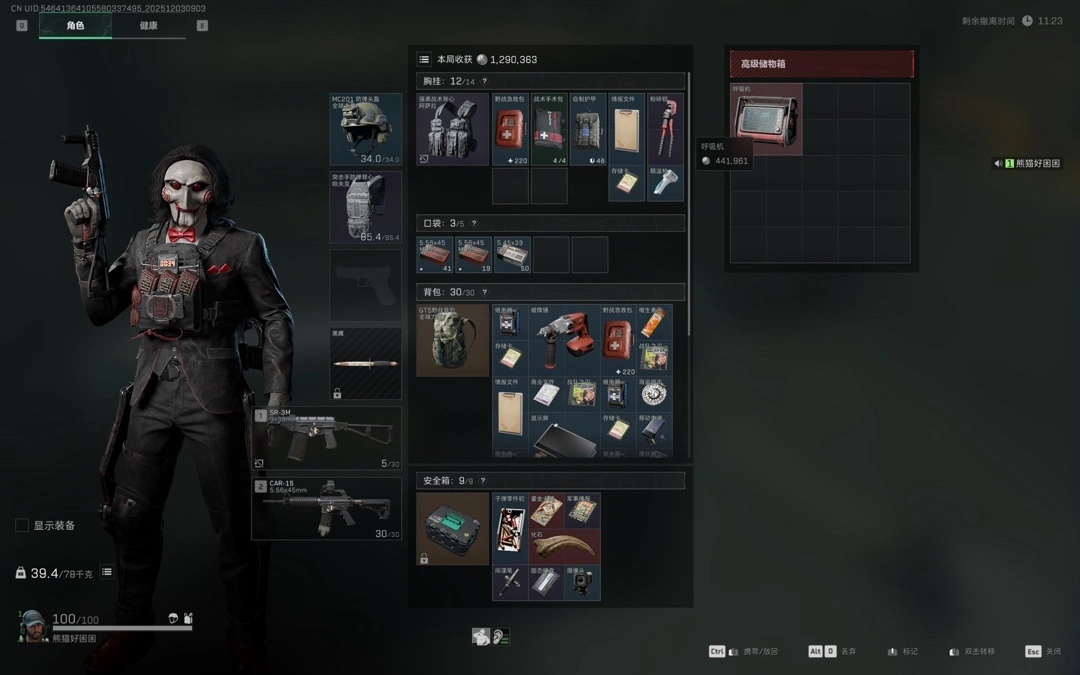Choose the SR-3M primary weapon slot

point(327,438)
